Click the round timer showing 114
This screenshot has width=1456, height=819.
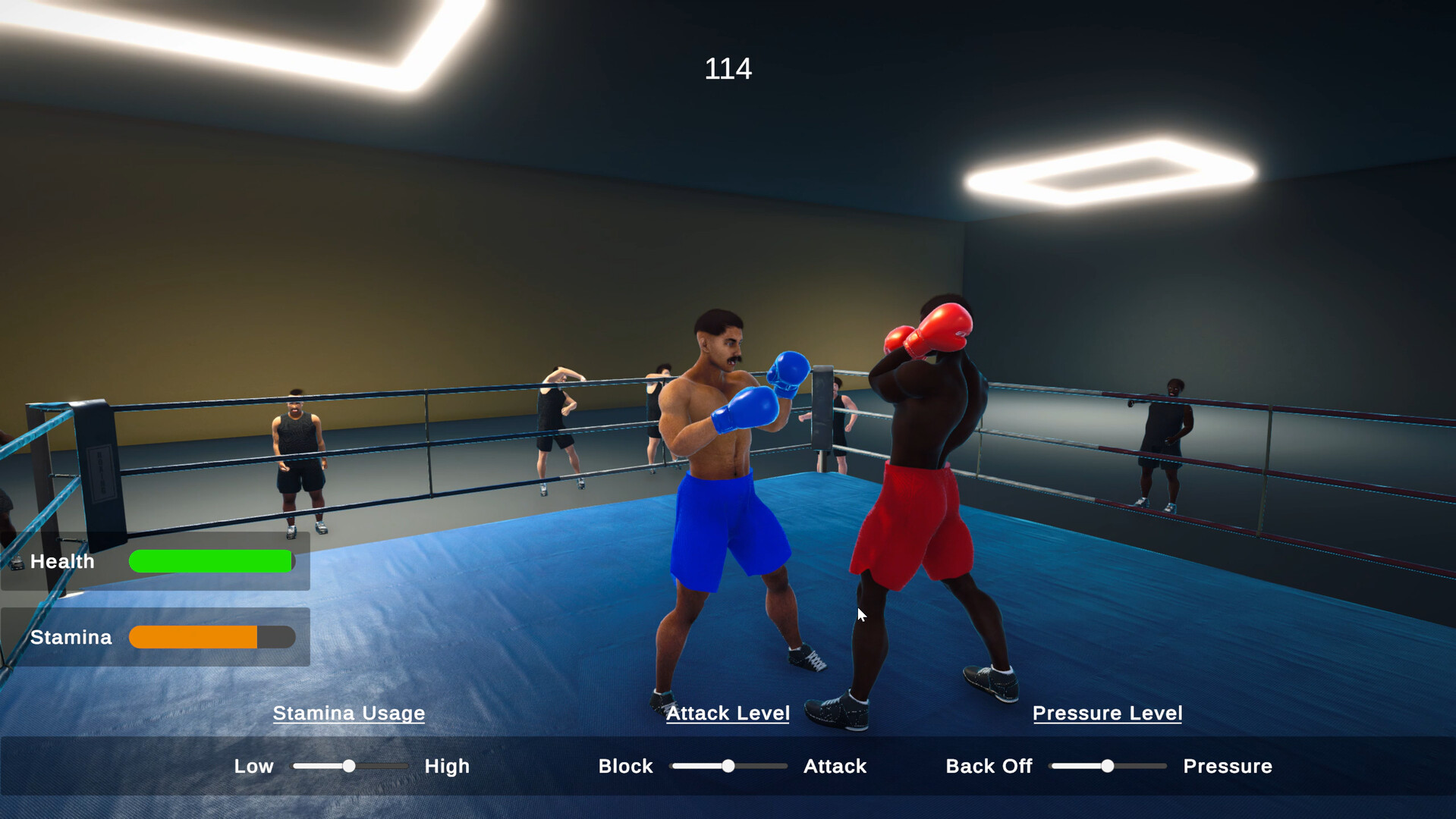pyautogui.click(x=728, y=68)
